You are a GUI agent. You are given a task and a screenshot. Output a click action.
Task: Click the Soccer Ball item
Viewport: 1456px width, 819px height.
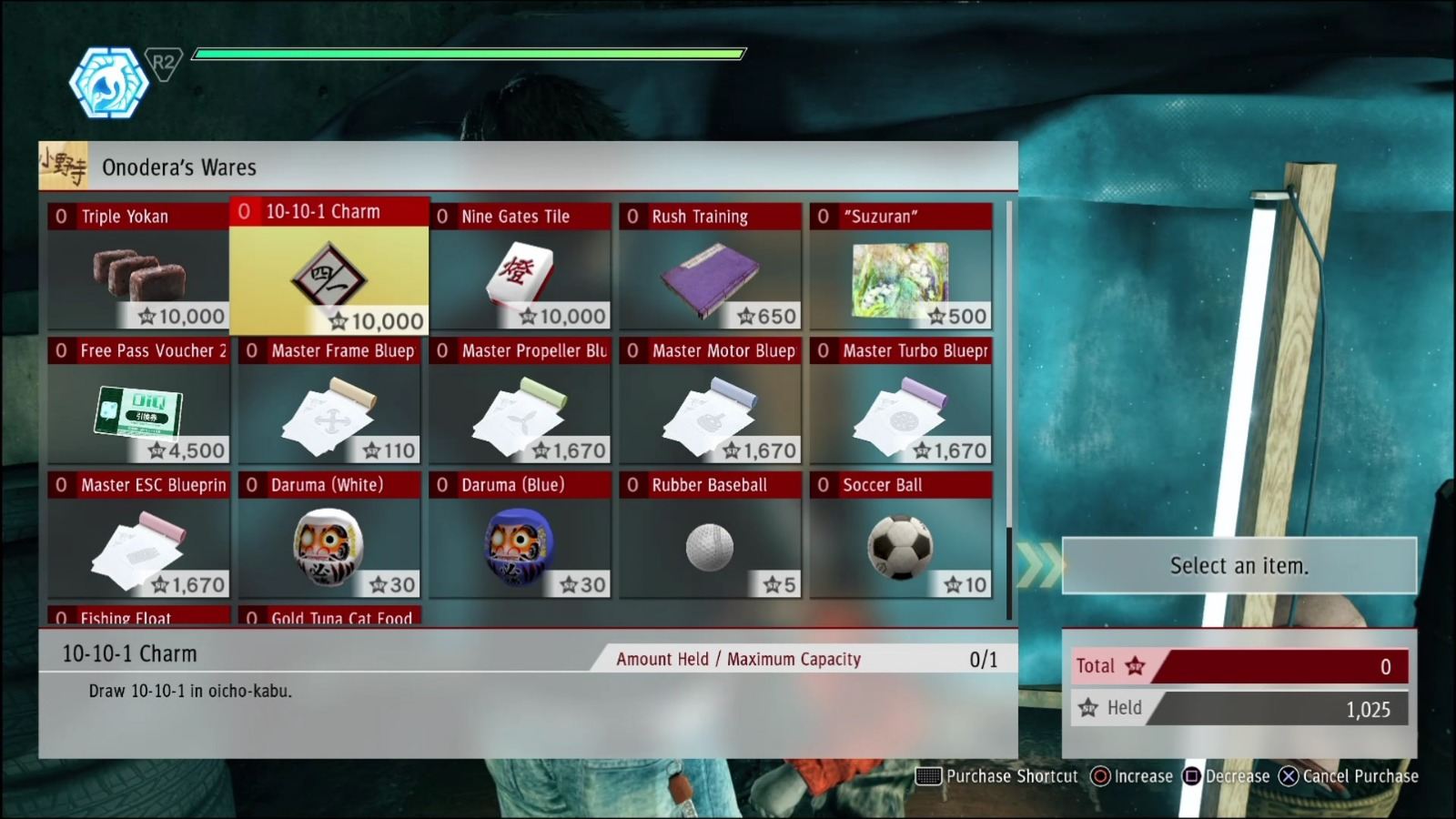point(900,541)
